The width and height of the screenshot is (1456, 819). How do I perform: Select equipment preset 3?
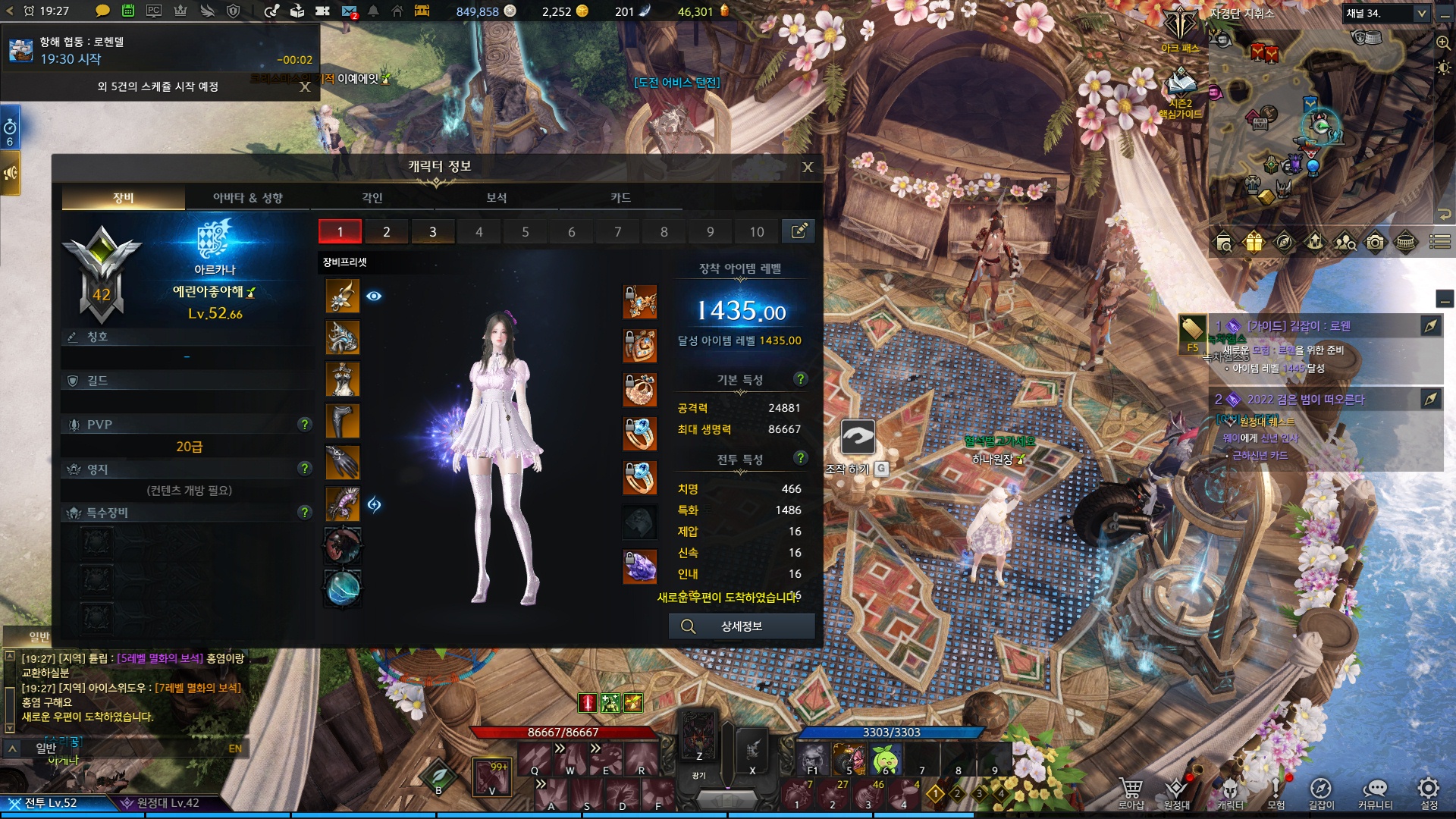(x=433, y=232)
